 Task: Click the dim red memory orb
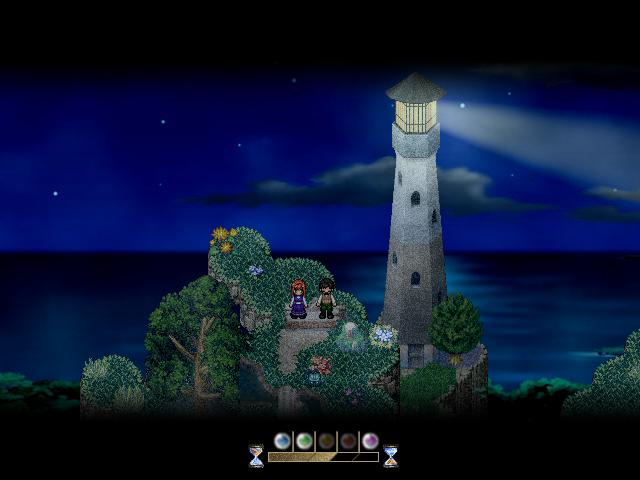pyautogui.click(x=348, y=441)
